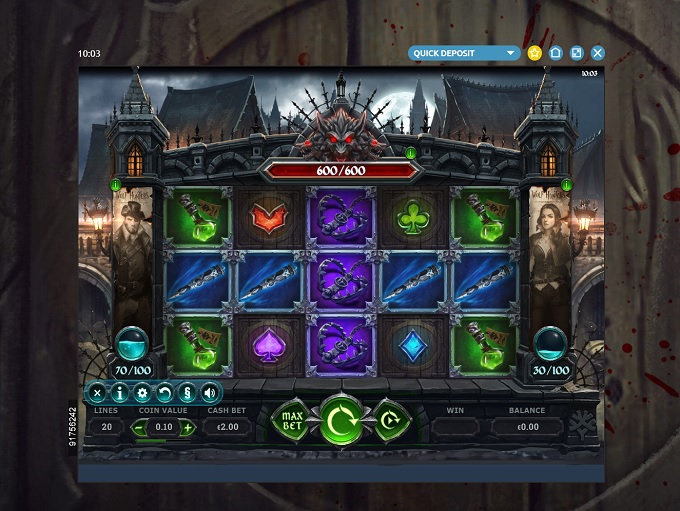680x511 pixels.
Task: Show info for the right hunter tower
Action: tap(567, 185)
